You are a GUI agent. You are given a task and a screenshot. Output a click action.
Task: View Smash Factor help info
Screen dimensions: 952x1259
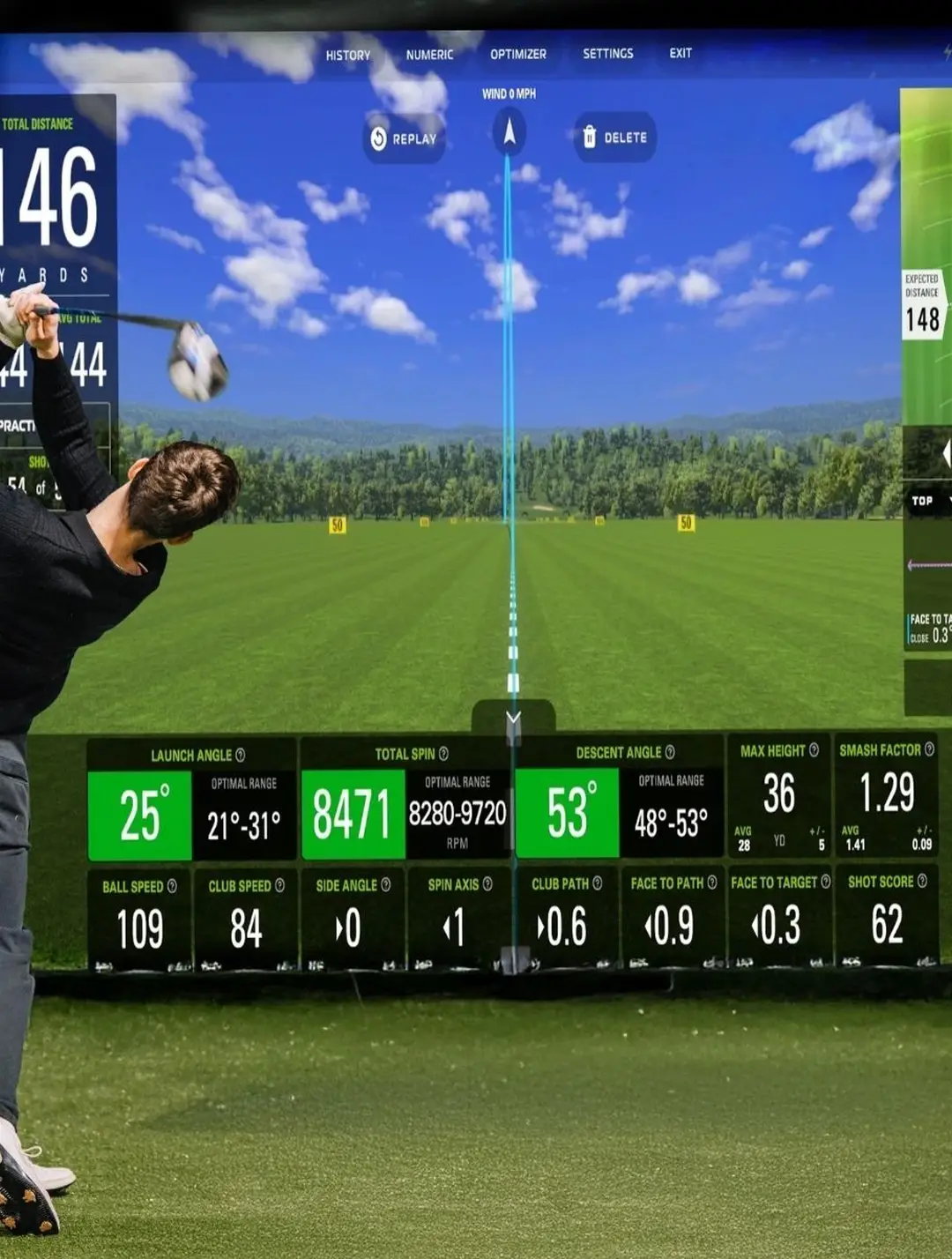tap(929, 749)
